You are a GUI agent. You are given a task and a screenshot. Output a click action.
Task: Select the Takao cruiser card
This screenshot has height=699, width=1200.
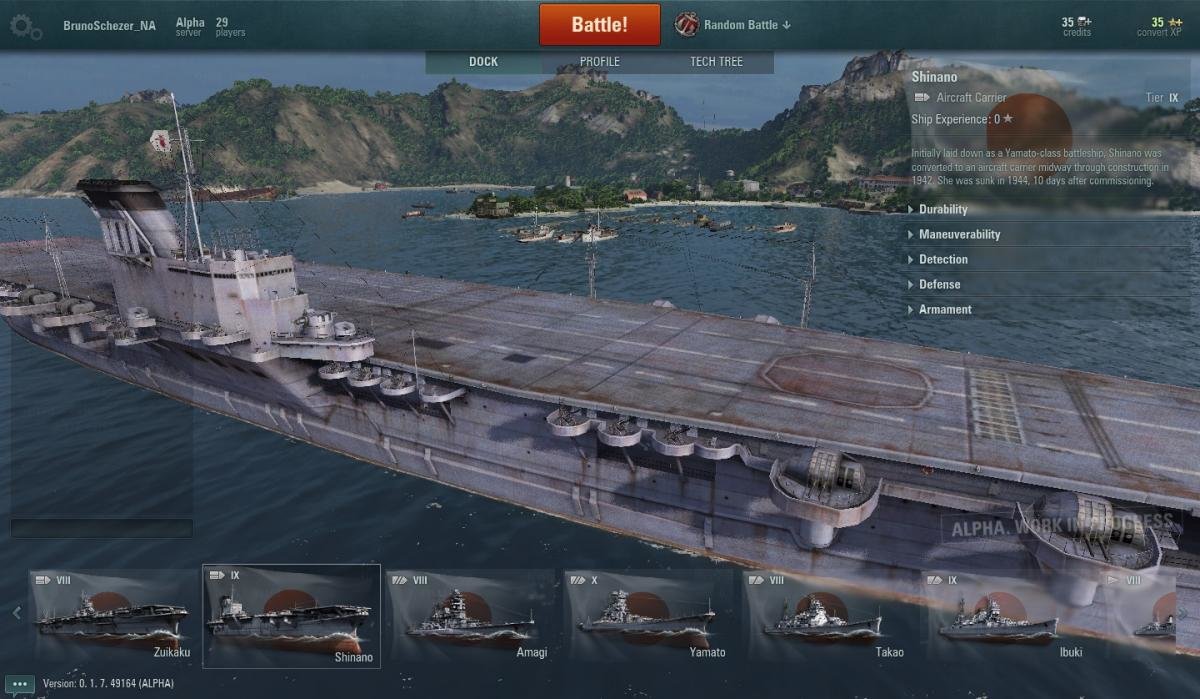(x=826, y=615)
